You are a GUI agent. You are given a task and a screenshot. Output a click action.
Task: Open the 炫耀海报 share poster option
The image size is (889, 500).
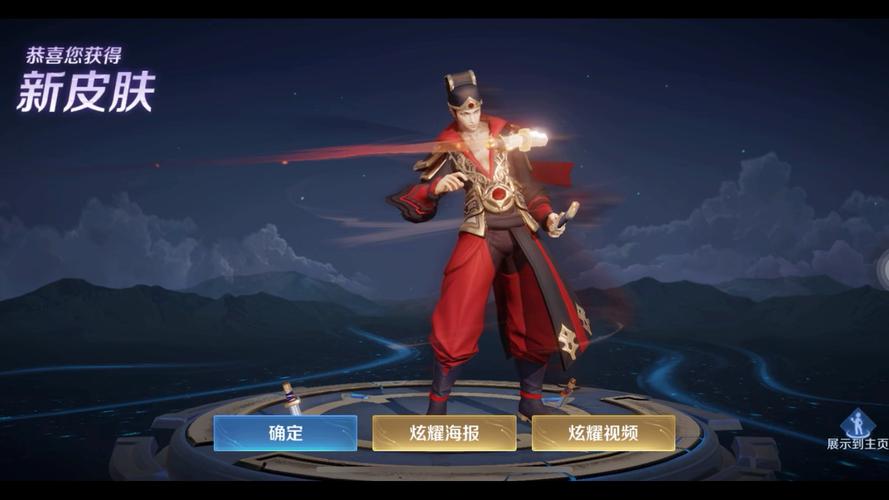(x=444, y=433)
